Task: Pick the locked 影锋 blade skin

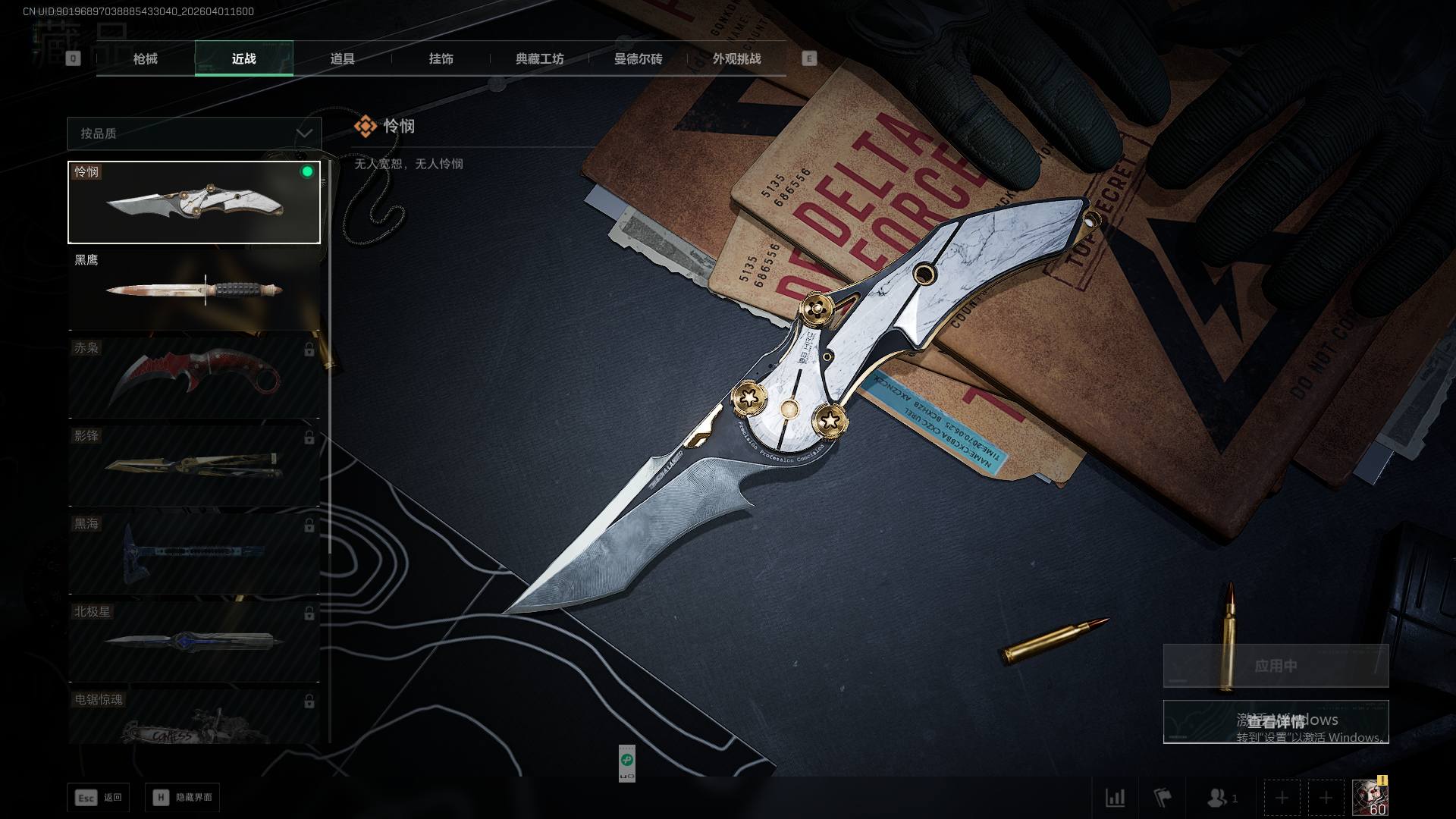Action: click(x=194, y=466)
